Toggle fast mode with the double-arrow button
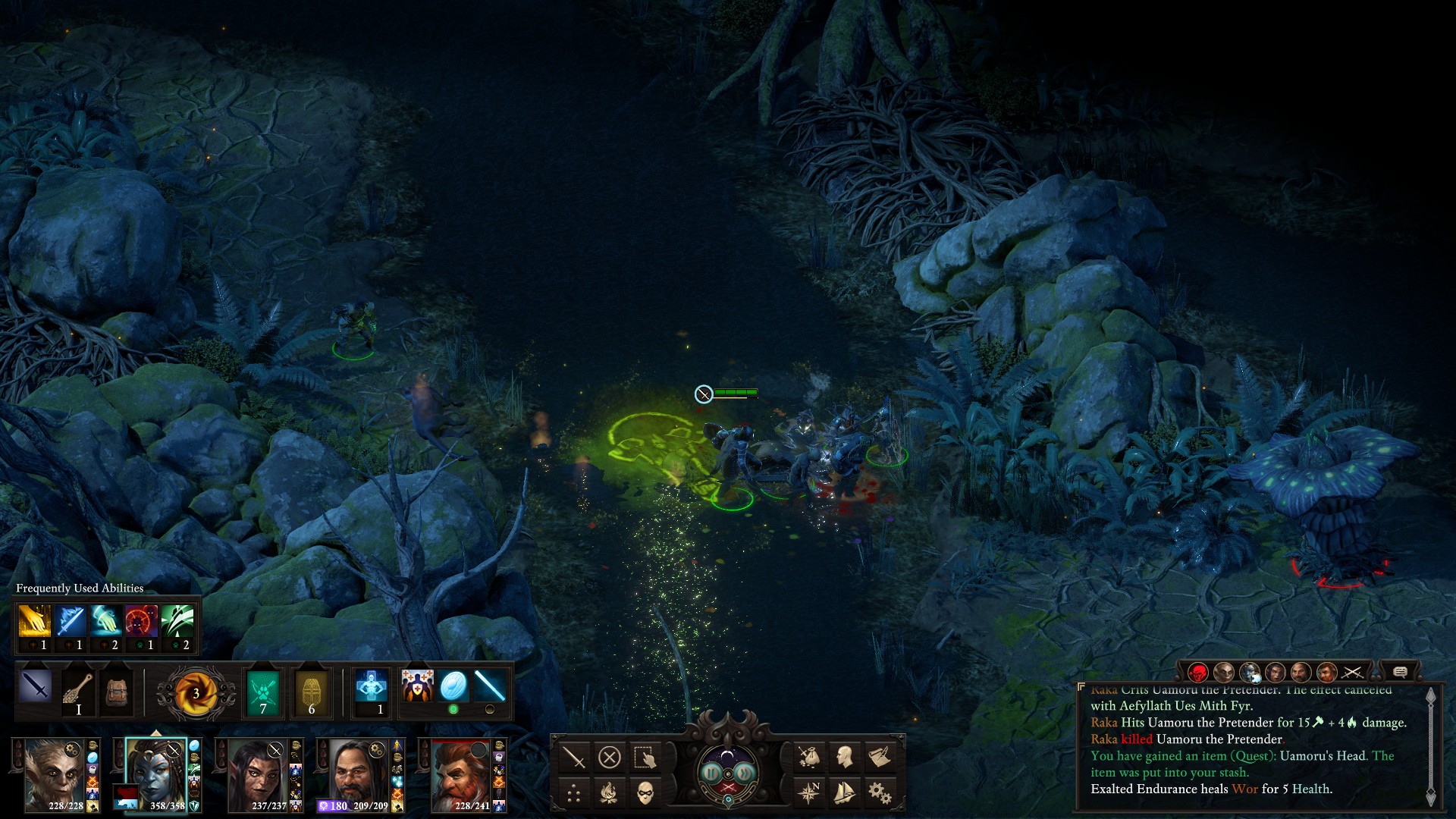The image size is (1456, 819). click(745, 773)
